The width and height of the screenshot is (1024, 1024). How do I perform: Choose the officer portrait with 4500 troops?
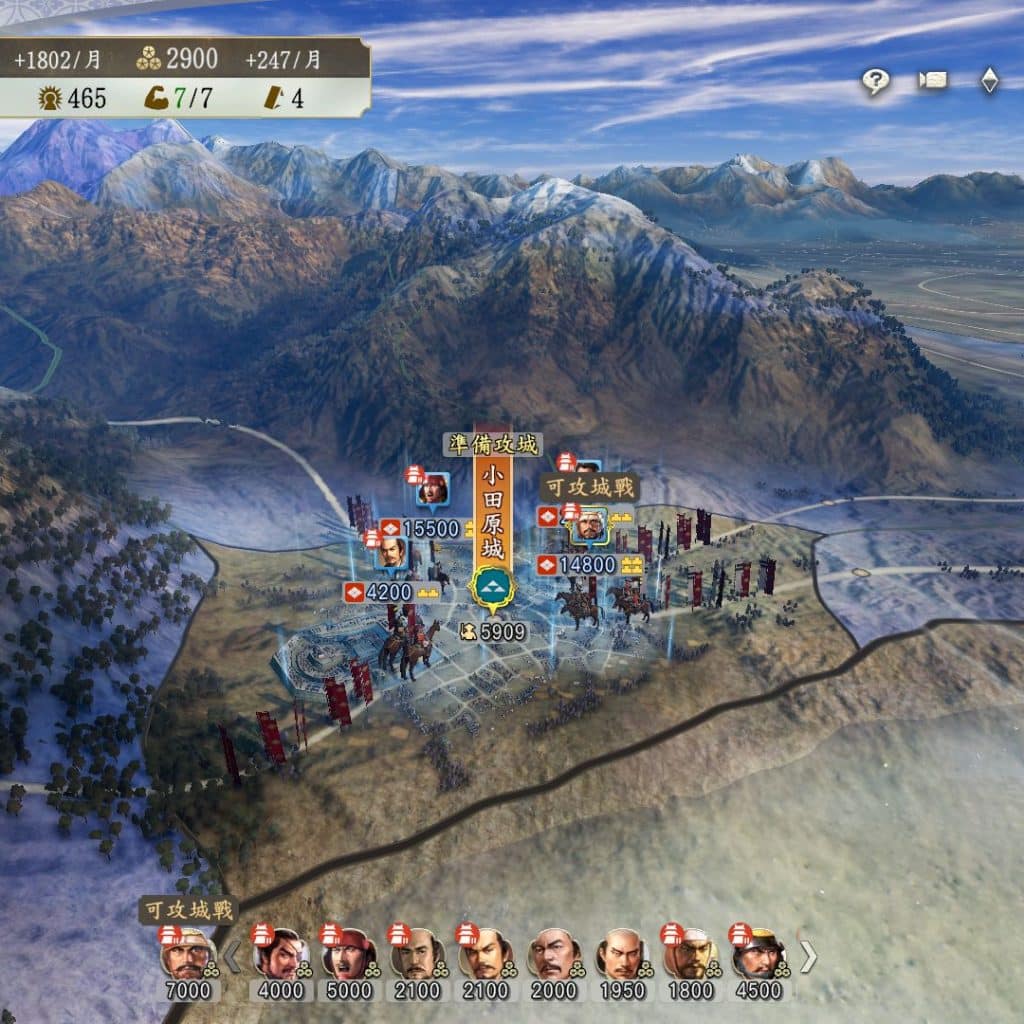(758, 957)
